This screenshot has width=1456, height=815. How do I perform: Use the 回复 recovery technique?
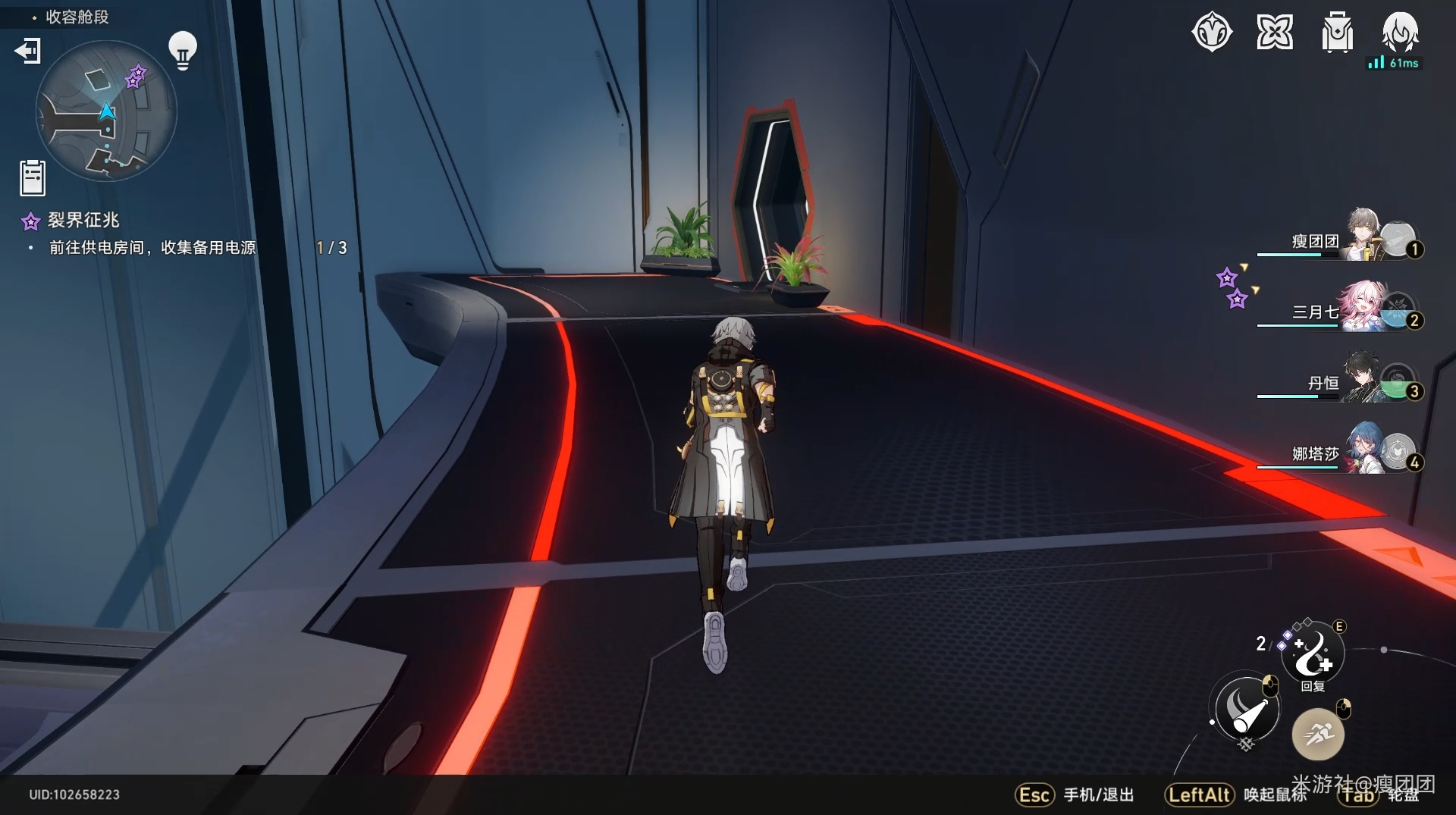point(1313,653)
